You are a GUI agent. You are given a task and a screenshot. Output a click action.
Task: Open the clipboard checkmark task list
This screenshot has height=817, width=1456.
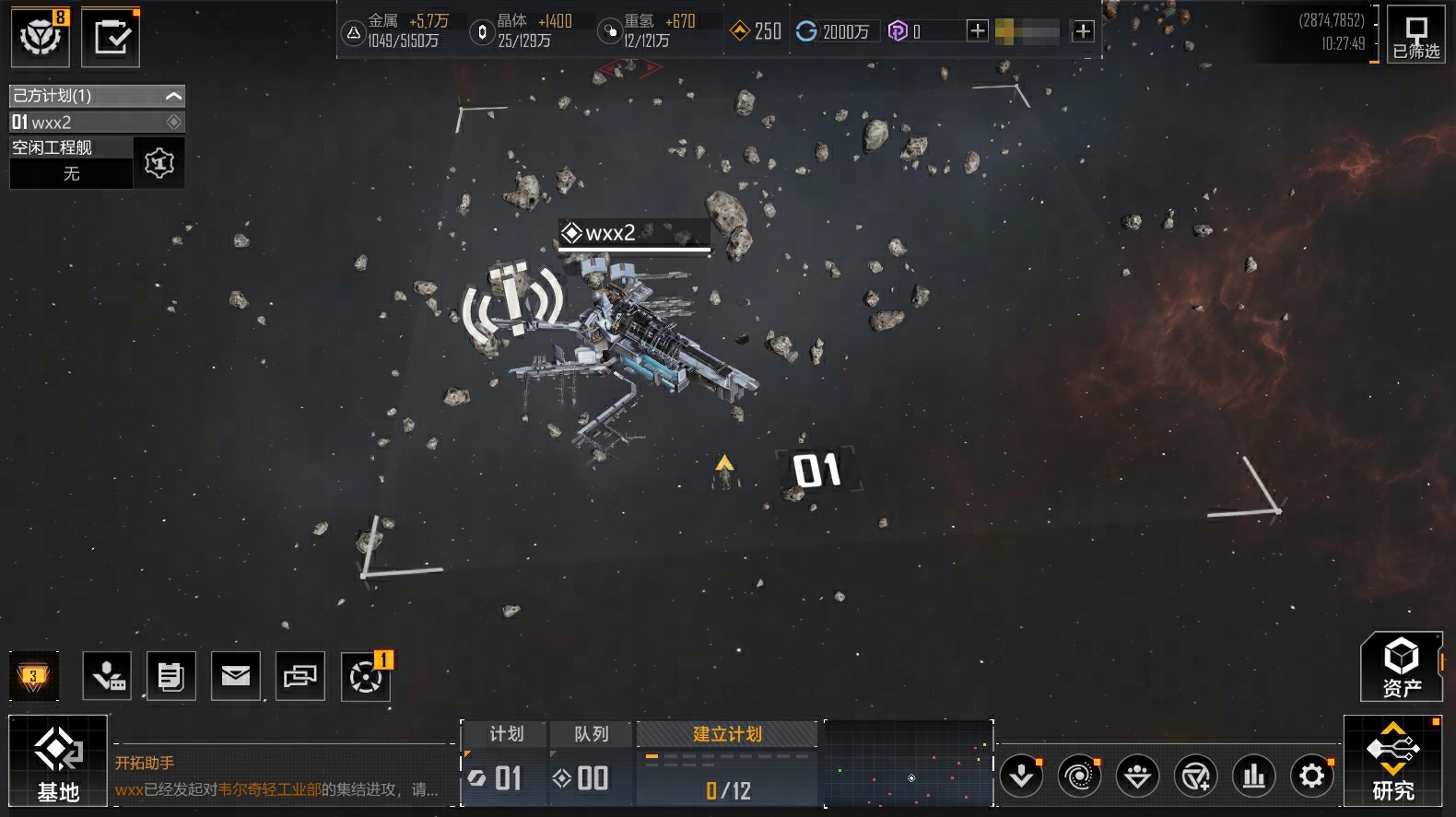111,38
